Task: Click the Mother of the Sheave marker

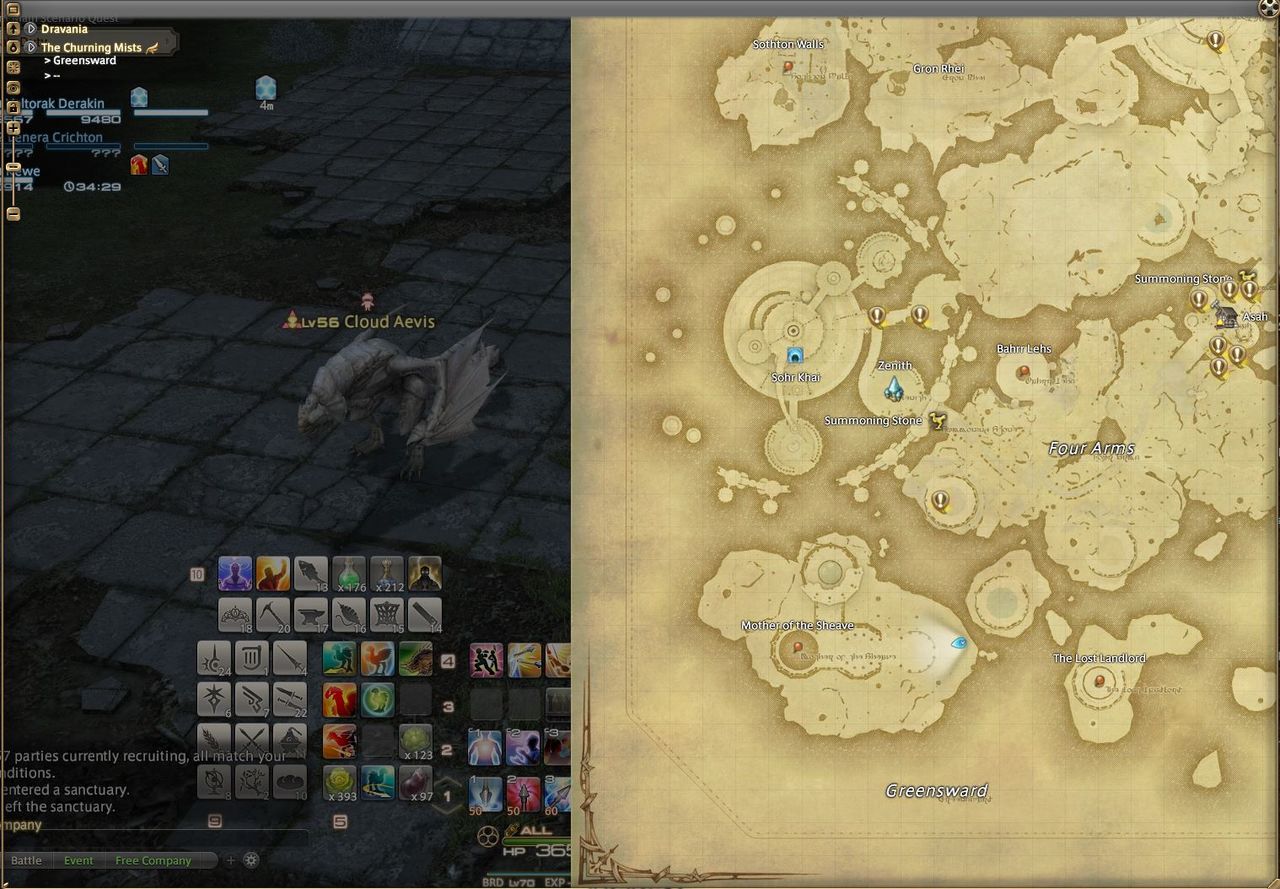Action: click(797, 647)
